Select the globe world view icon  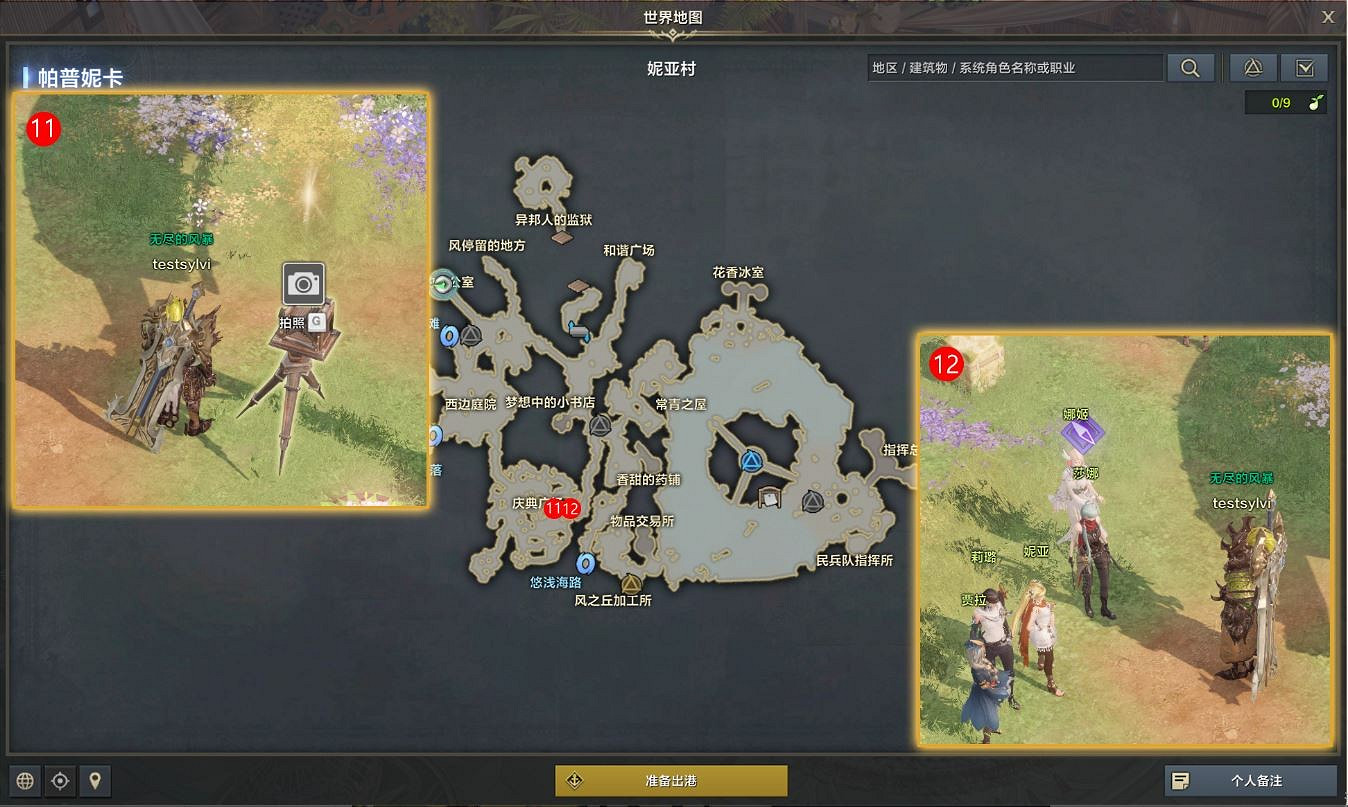click(24, 781)
